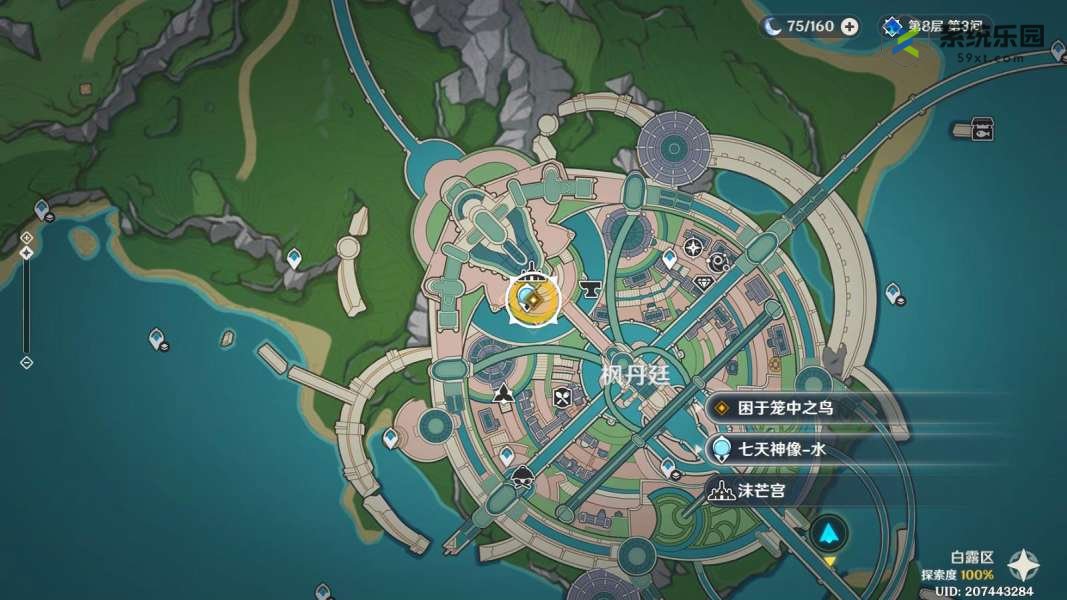
Task: Click the restaurant fork-and-knife marker
Action: tap(562, 397)
